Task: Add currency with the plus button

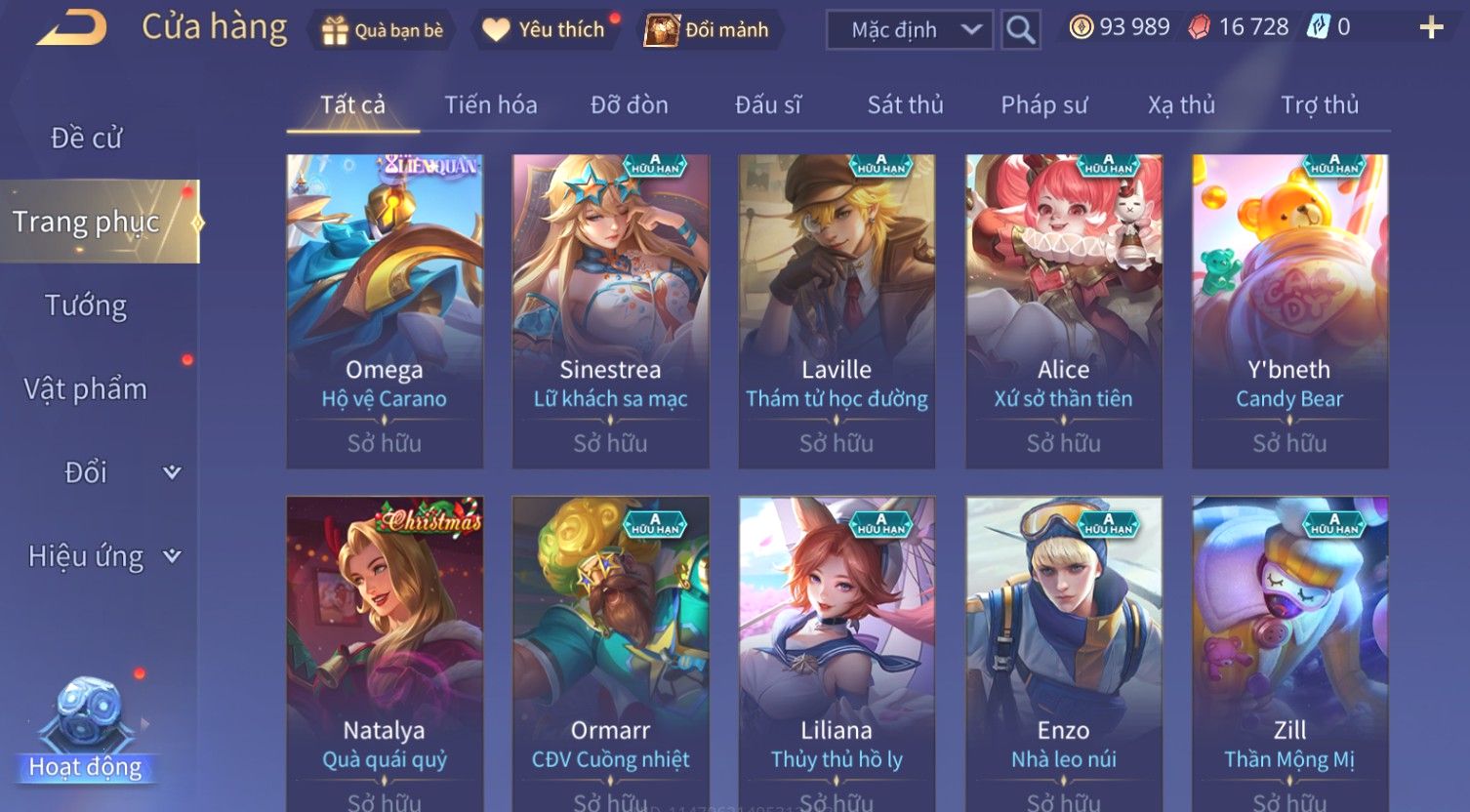Action: coord(1430,27)
